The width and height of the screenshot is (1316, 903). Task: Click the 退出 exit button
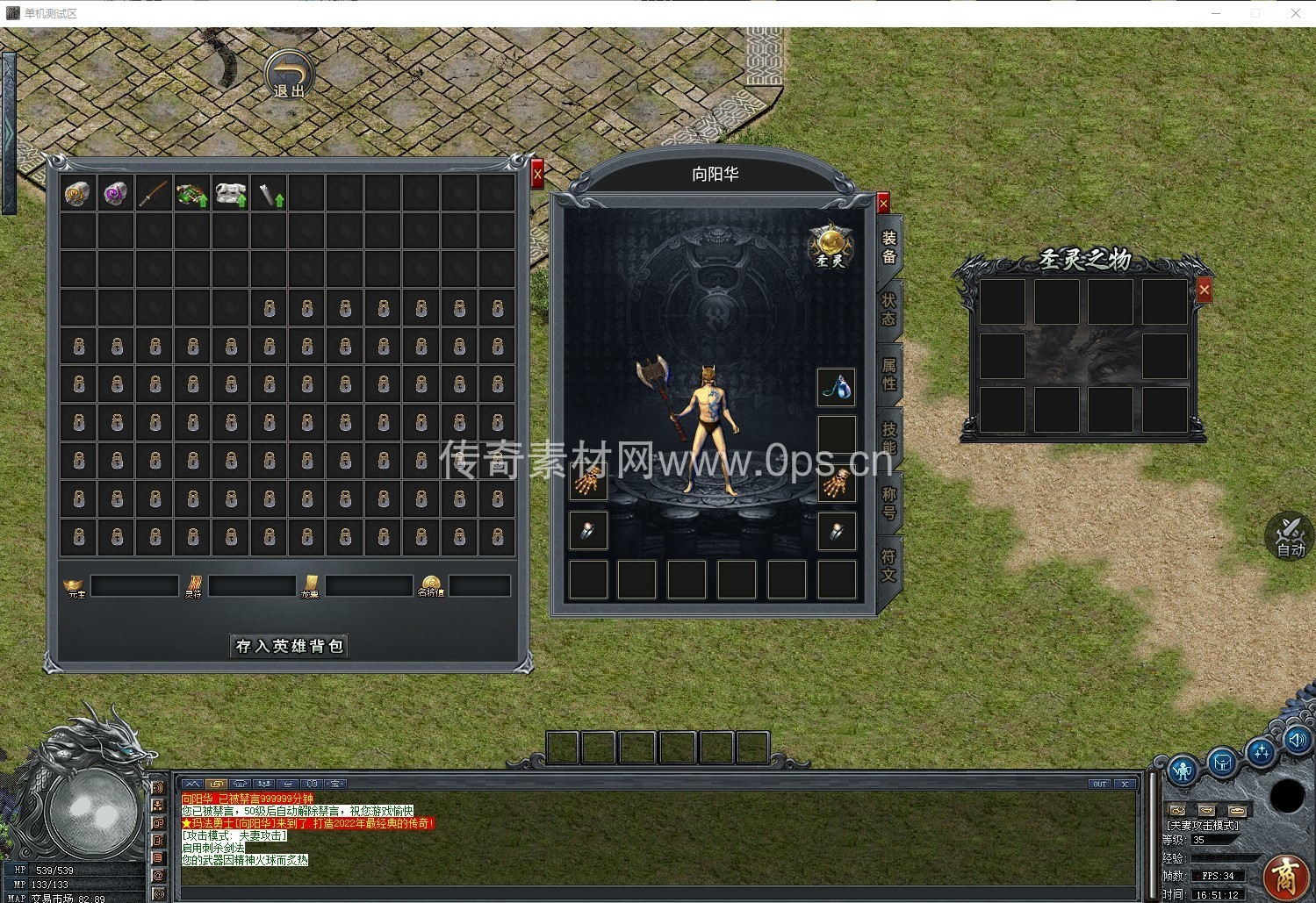pos(289,75)
